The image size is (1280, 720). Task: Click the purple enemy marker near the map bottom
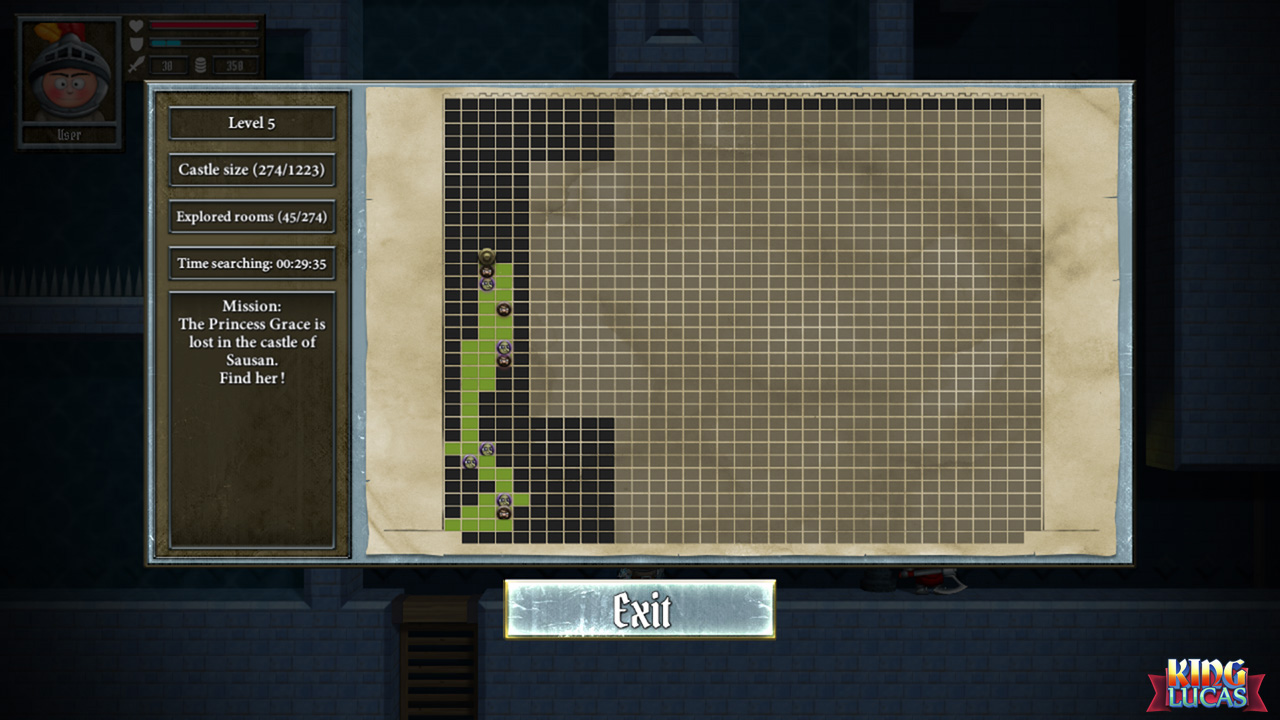click(503, 497)
